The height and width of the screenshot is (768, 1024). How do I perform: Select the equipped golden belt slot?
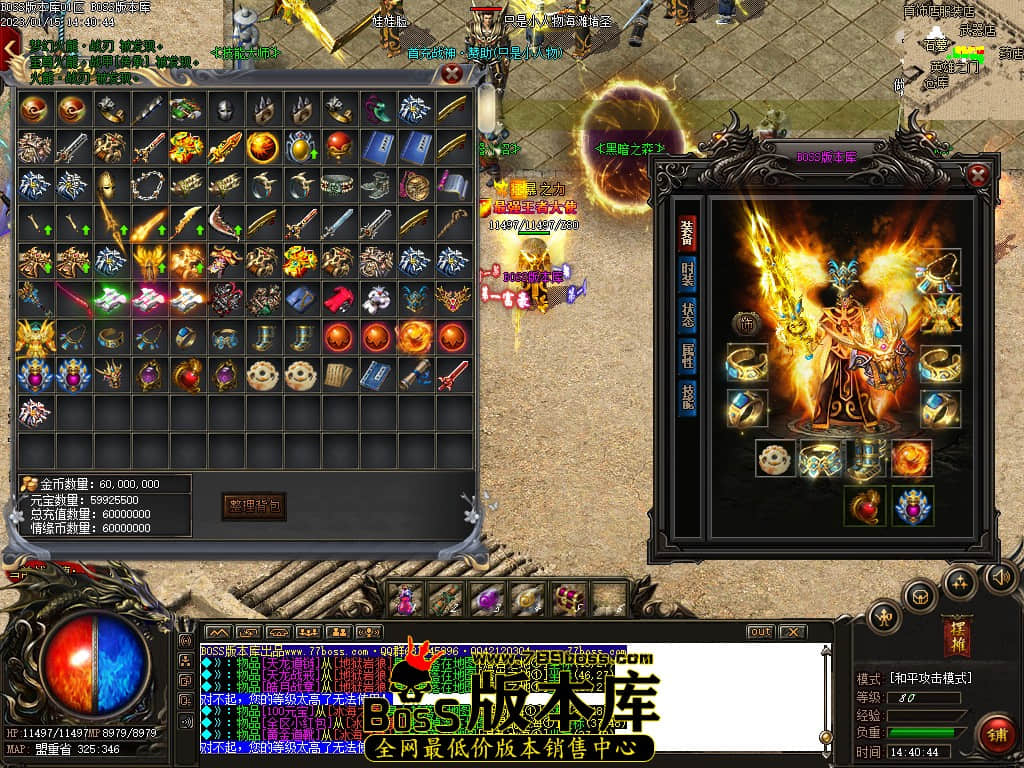click(822, 459)
